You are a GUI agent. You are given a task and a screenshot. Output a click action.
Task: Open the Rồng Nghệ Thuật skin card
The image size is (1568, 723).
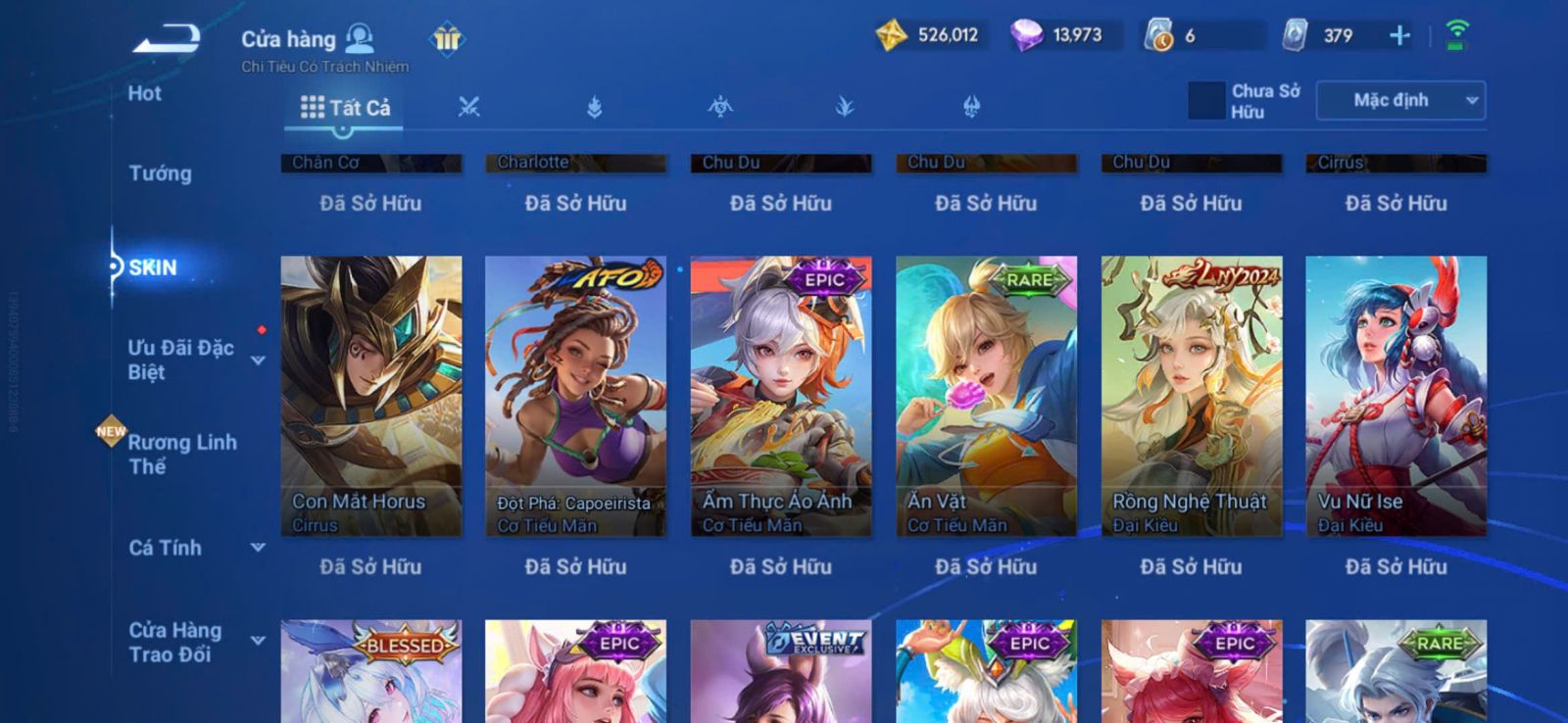tap(1191, 396)
